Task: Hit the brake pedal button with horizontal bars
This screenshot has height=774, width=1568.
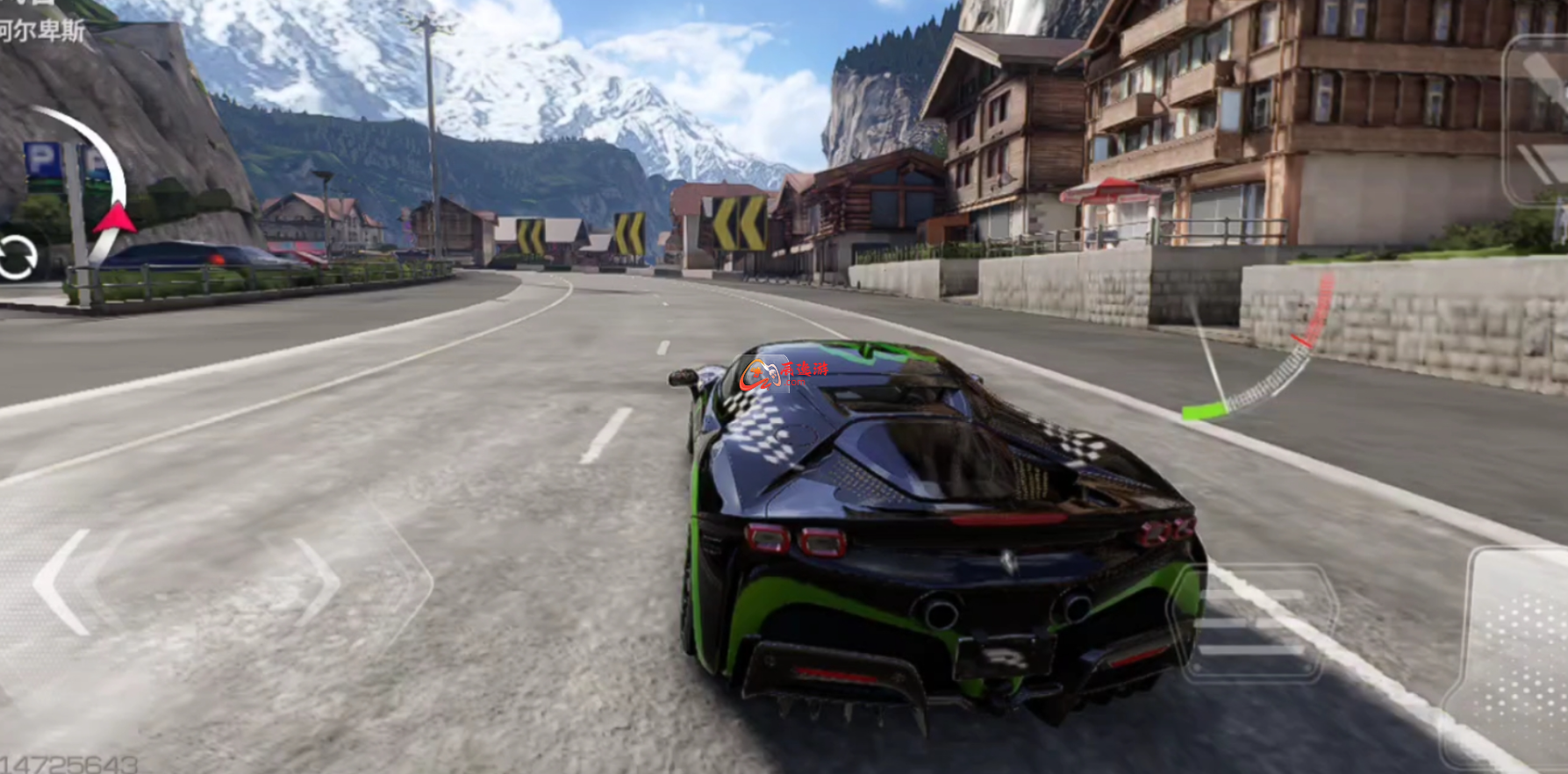Action: [x=1253, y=624]
